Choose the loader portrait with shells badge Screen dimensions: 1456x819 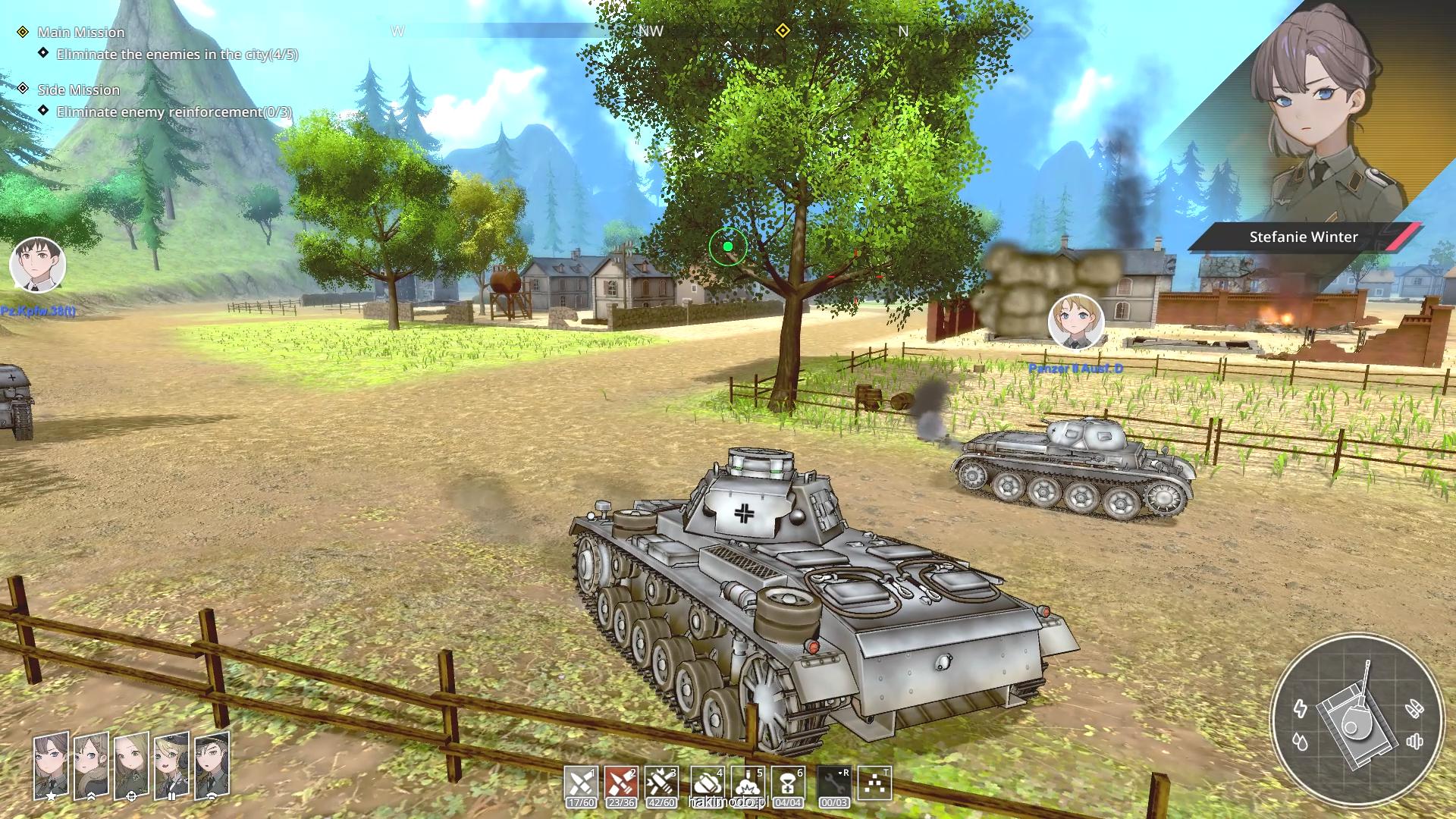click(171, 764)
